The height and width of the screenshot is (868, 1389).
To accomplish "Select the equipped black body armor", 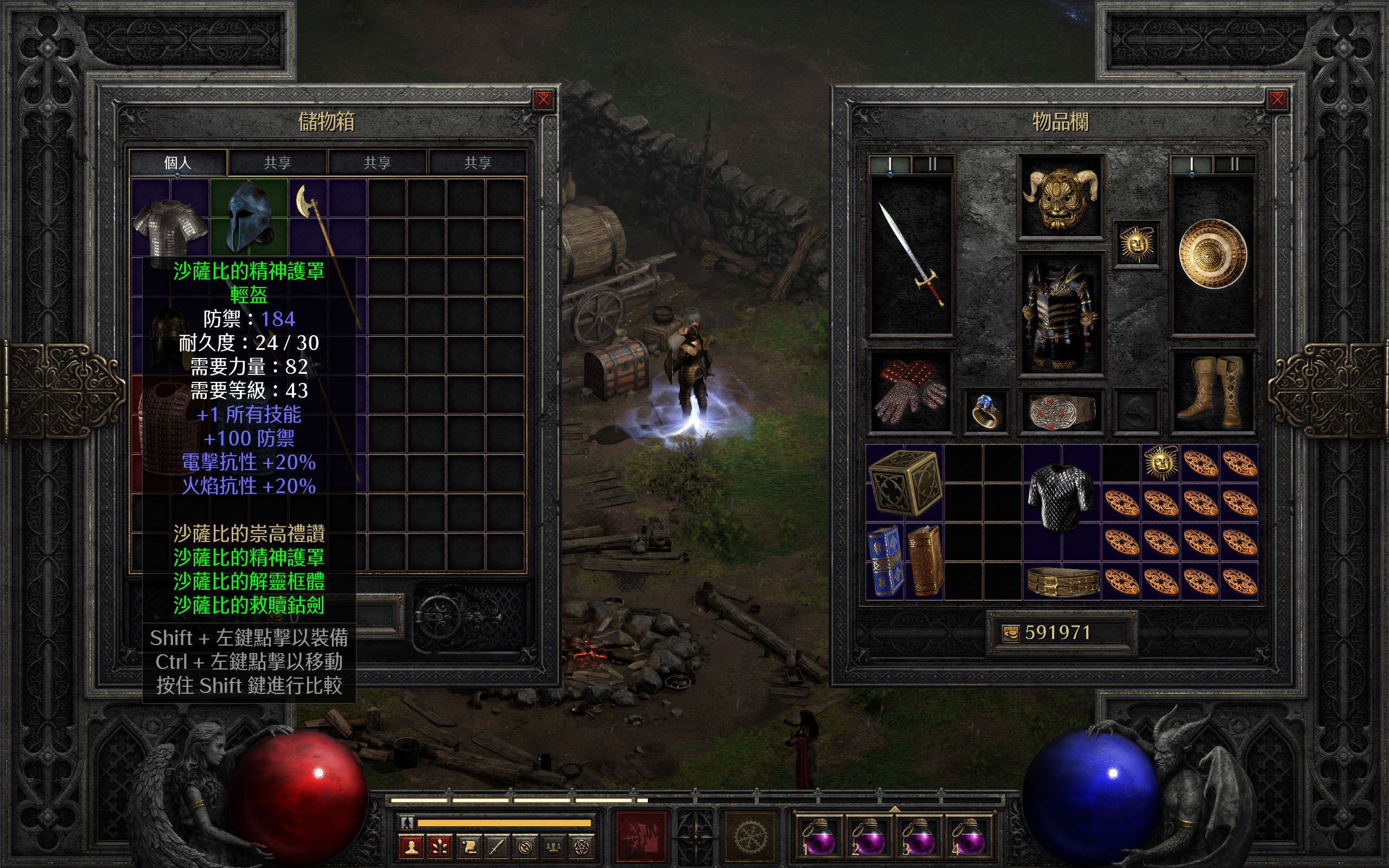I will click(x=1061, y=314).
